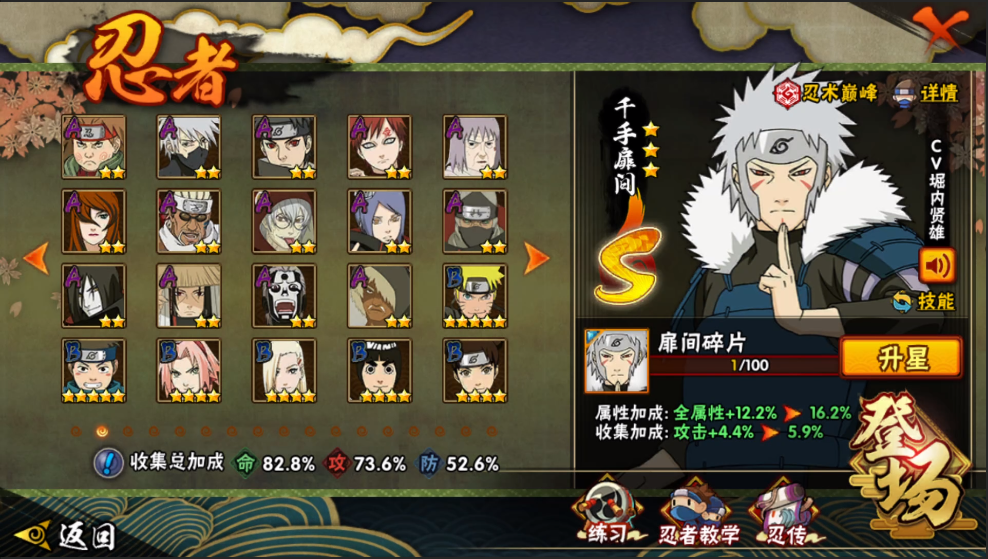Select the masked Kakashi portrait
Viewport: 988px width, 559px height.
pos(189,147)
